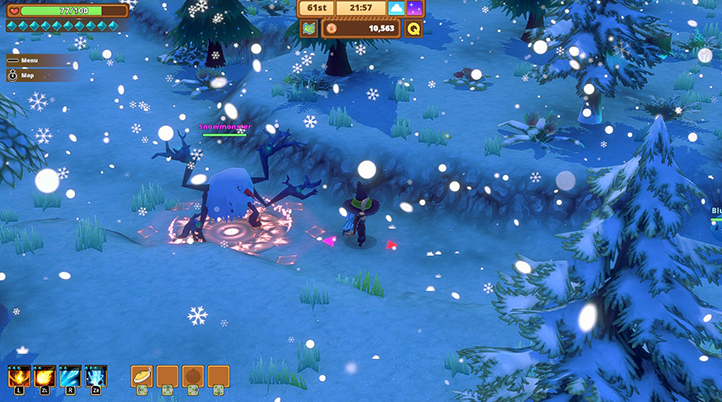Open the yellow Q quest button
722x402 pixels.
click(413, 28)
